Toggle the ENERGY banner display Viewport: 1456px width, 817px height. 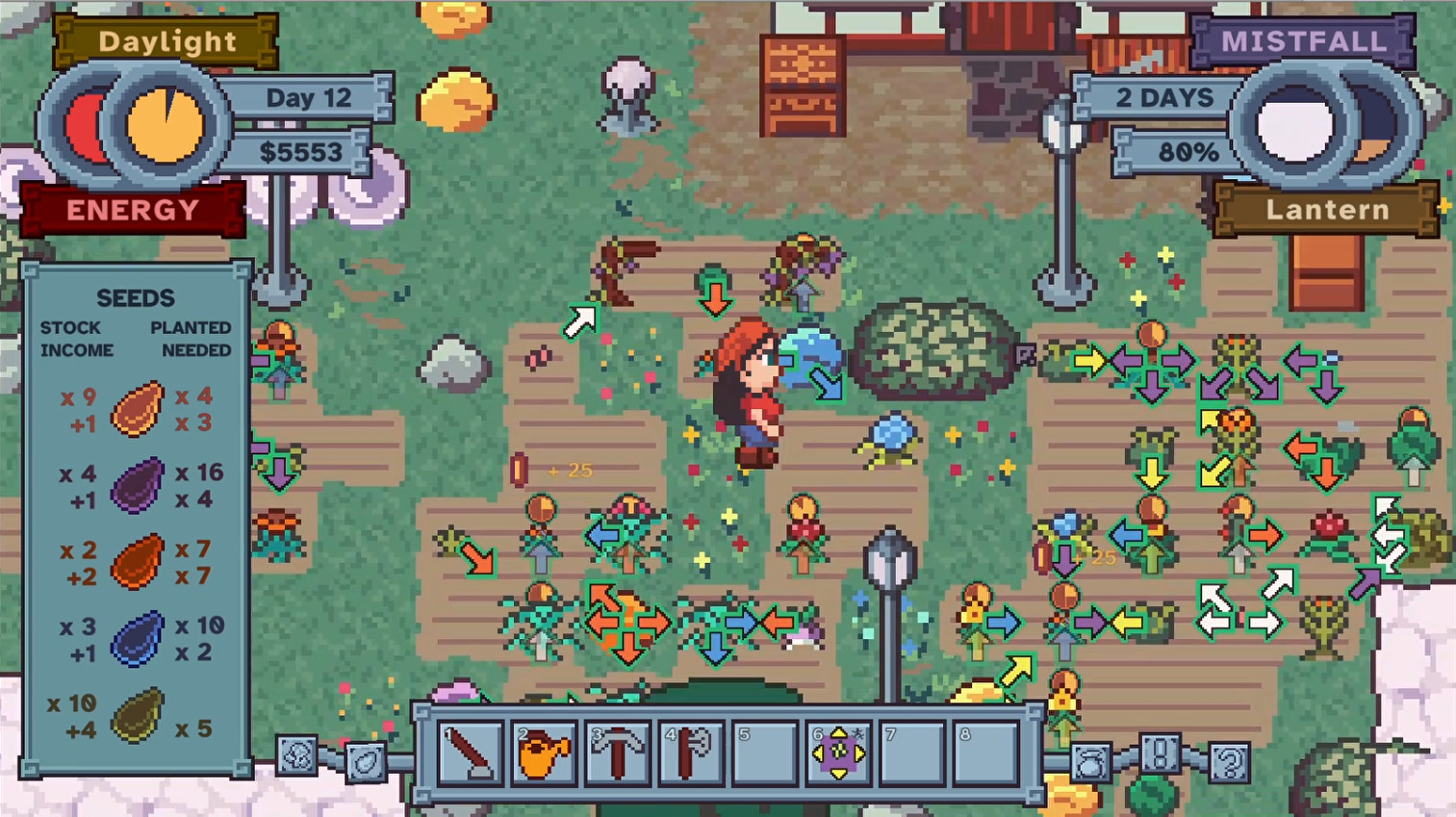click(x=133, y=209)
